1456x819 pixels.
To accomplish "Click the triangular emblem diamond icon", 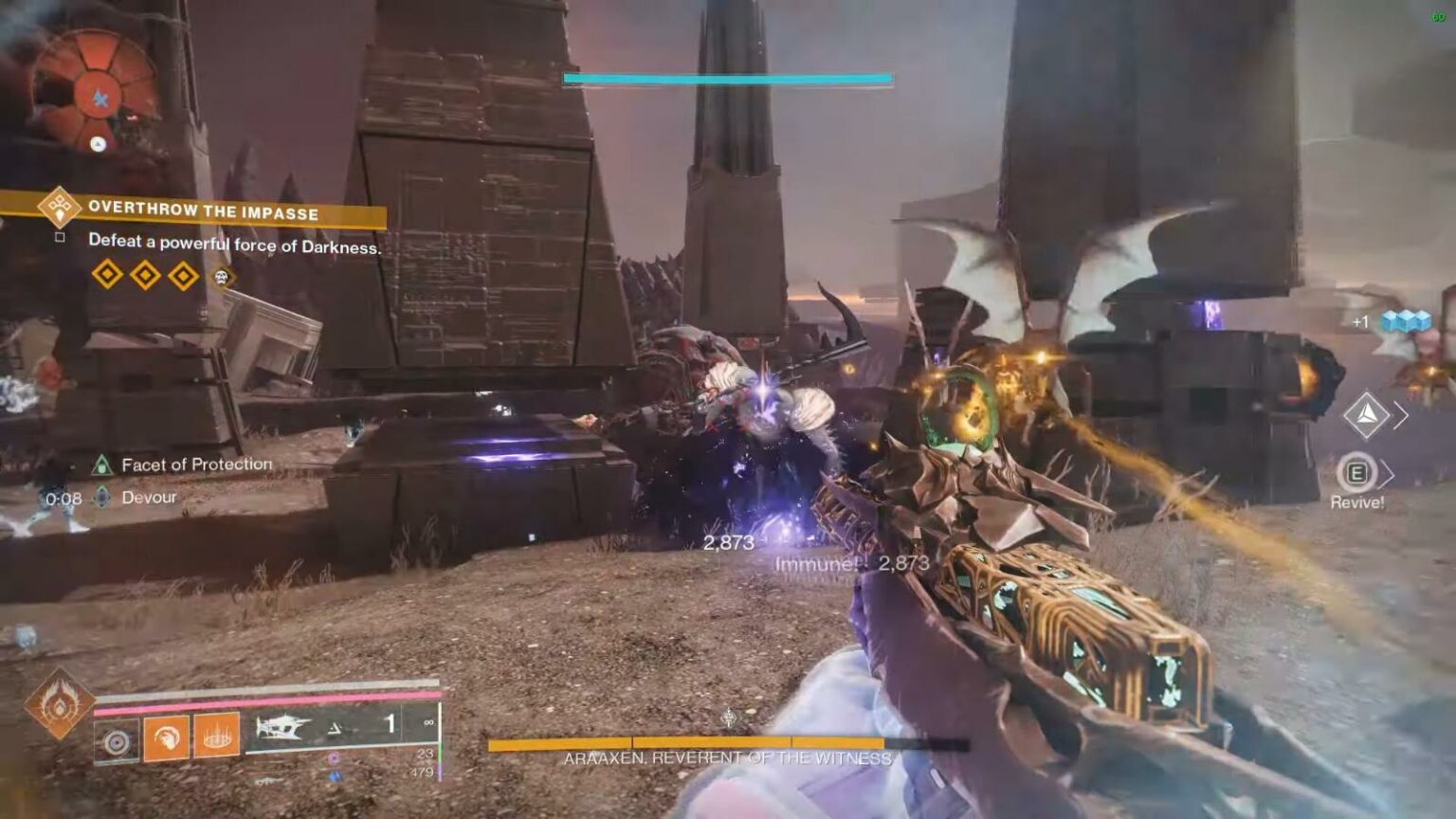I will tap(1366, 415).
